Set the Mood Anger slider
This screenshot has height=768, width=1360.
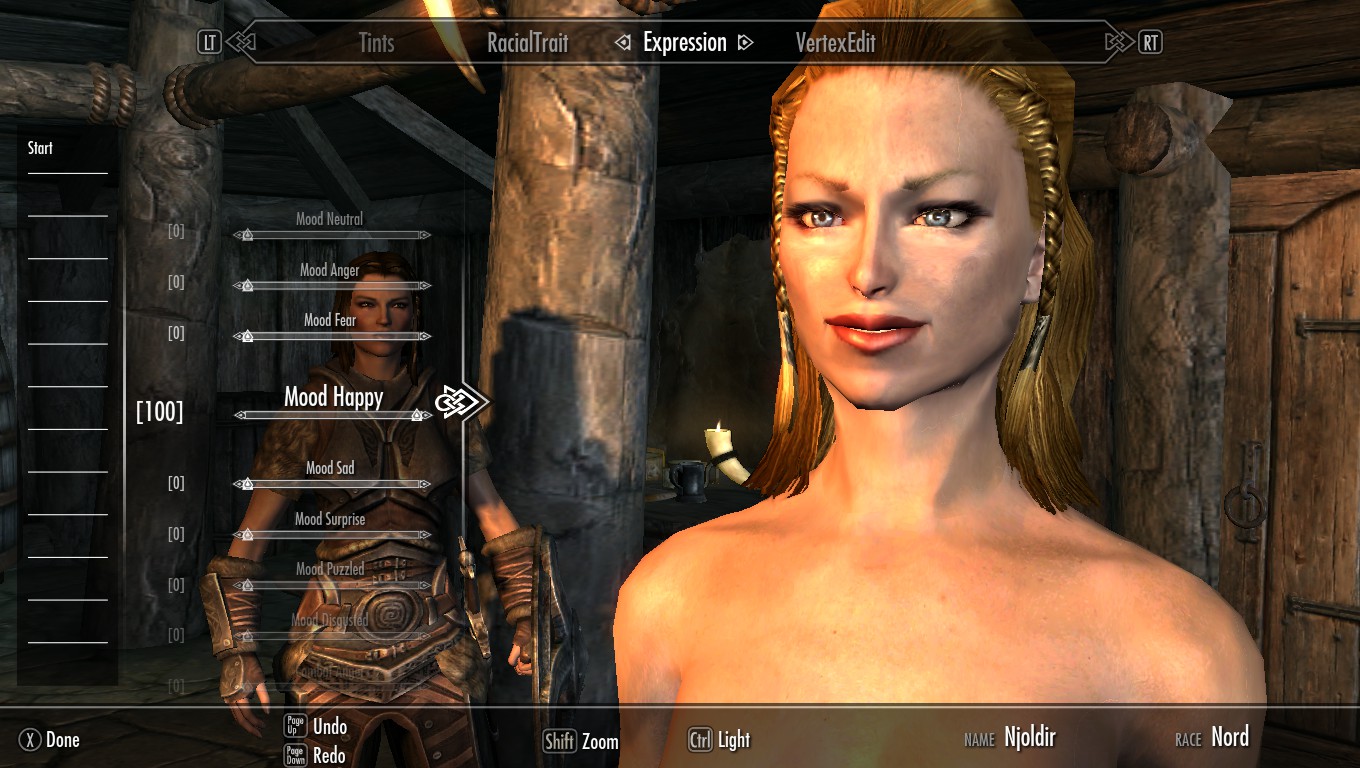click(x=331, y=286)
